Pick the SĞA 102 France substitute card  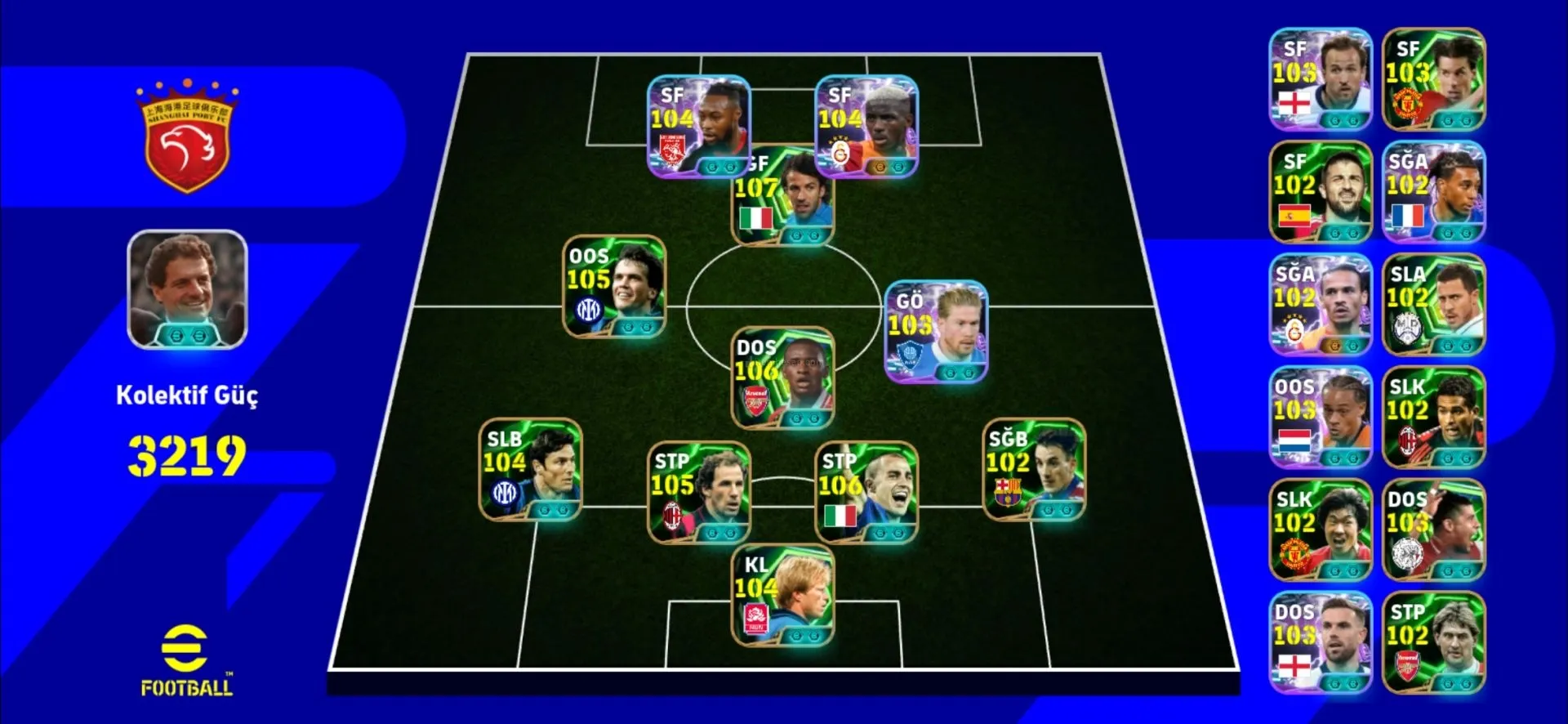click(x=1433, y=192)
